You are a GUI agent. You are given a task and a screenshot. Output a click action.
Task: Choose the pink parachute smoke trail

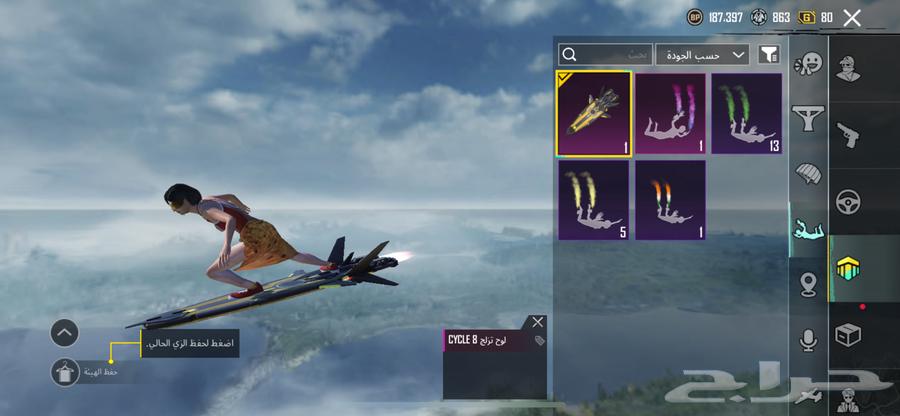click(x=671, y=113)
